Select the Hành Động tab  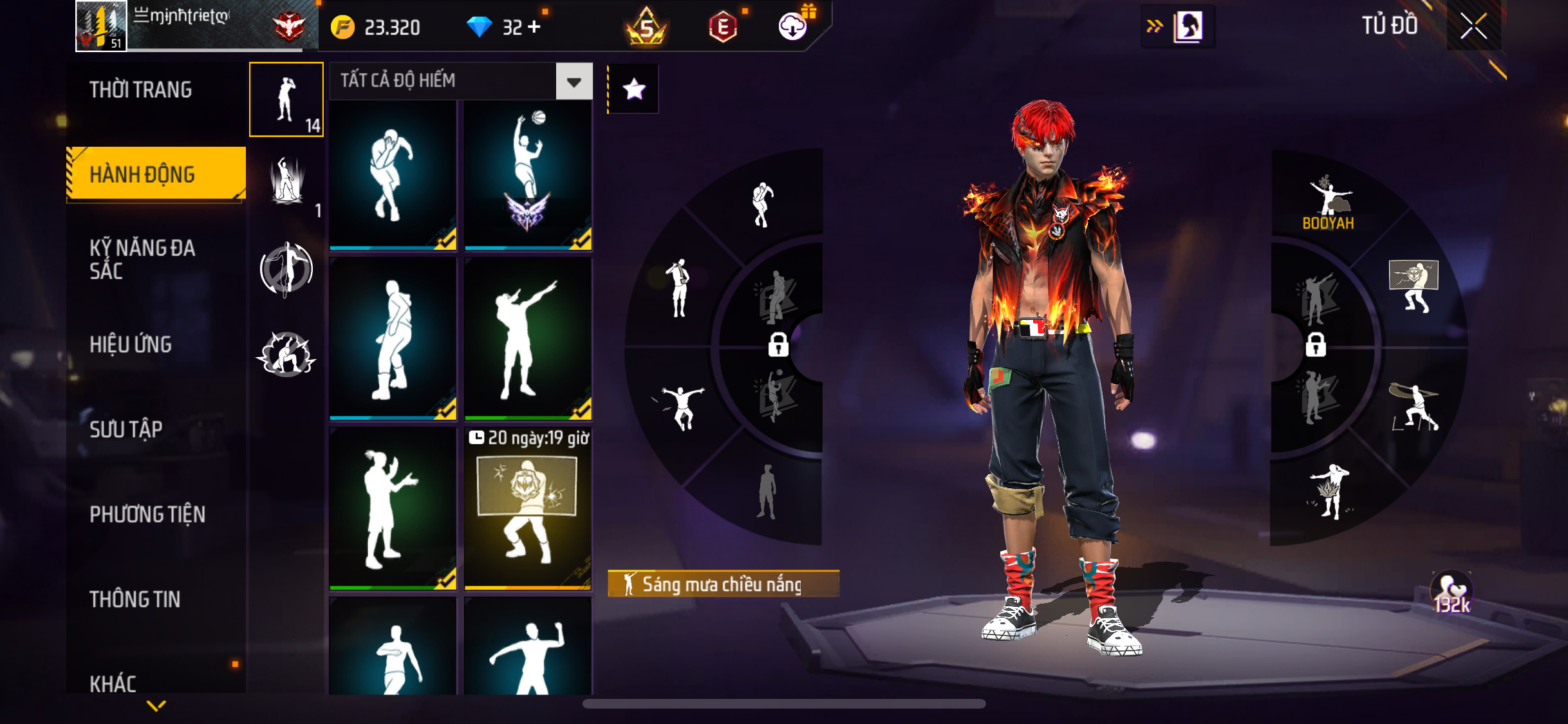(x=142, y=174)
